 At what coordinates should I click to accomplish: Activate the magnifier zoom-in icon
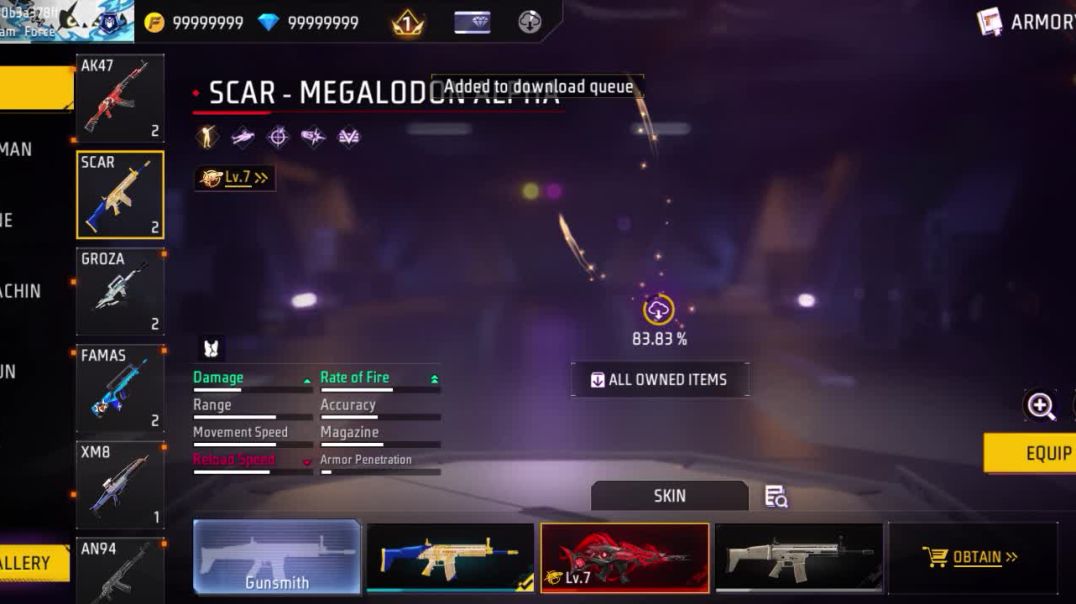(x=1041, y=405)
